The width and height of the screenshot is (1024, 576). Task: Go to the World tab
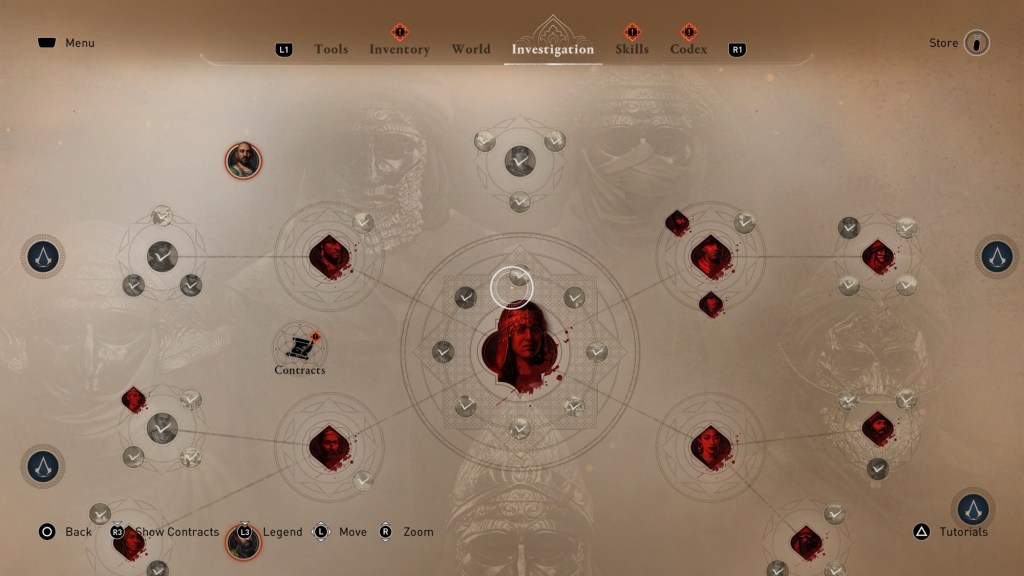pos(471,49)
